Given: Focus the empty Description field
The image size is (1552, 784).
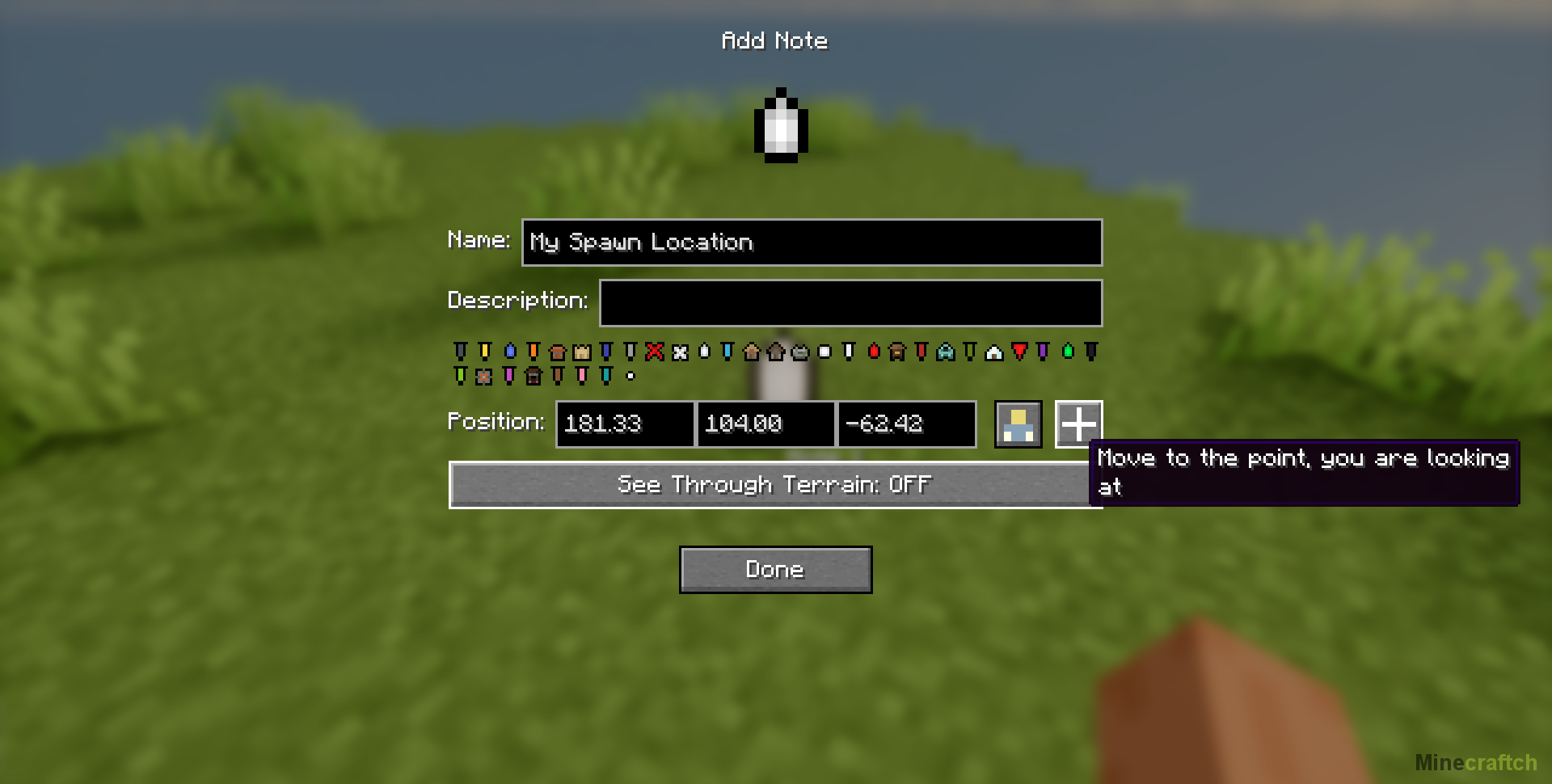Looking at the screenshot, I should click(850, 303).
